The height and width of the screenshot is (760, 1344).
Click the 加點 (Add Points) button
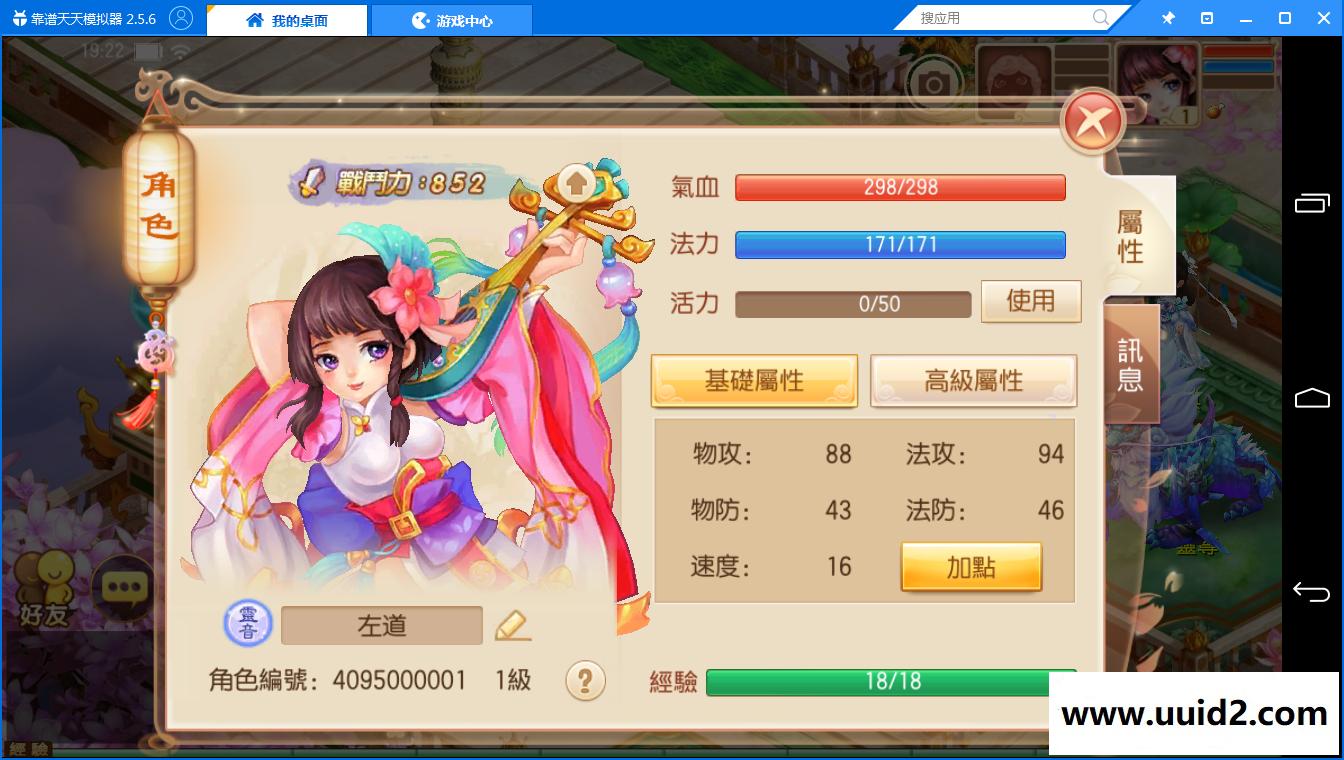click(969, 564)
